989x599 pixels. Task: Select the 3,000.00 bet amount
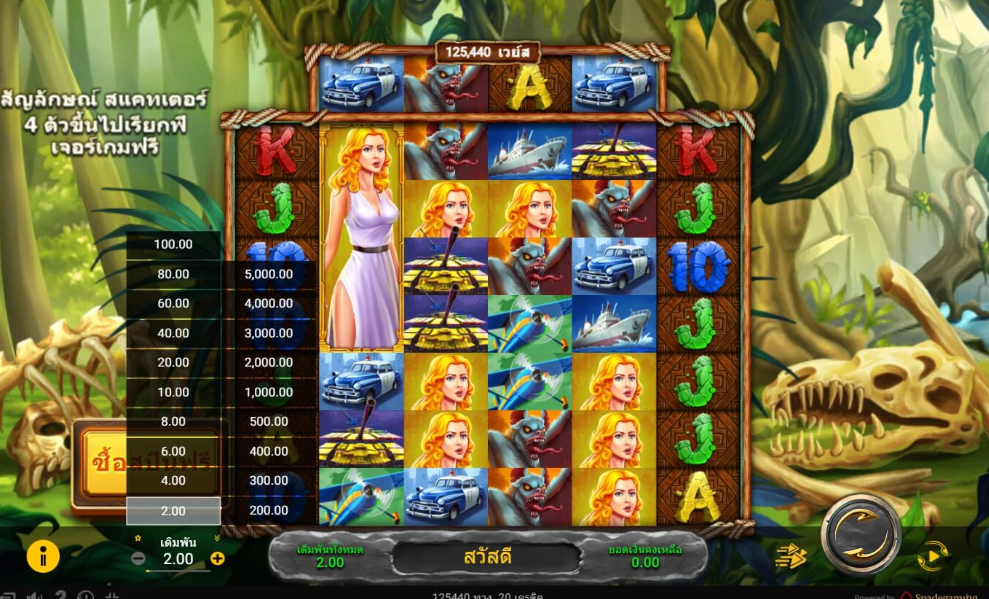click(270, 333)
